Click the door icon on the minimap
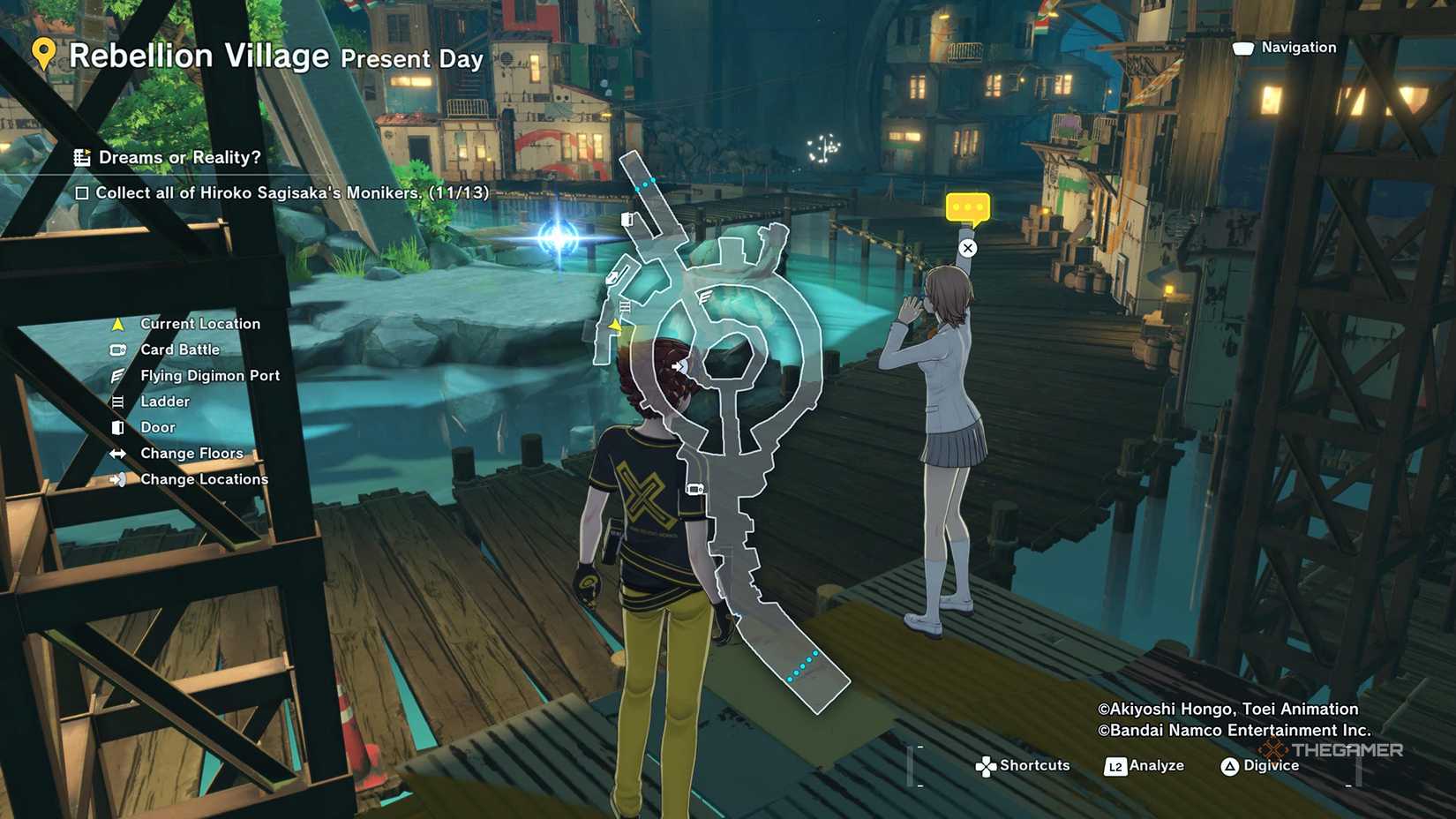 (x=628, y=217)
